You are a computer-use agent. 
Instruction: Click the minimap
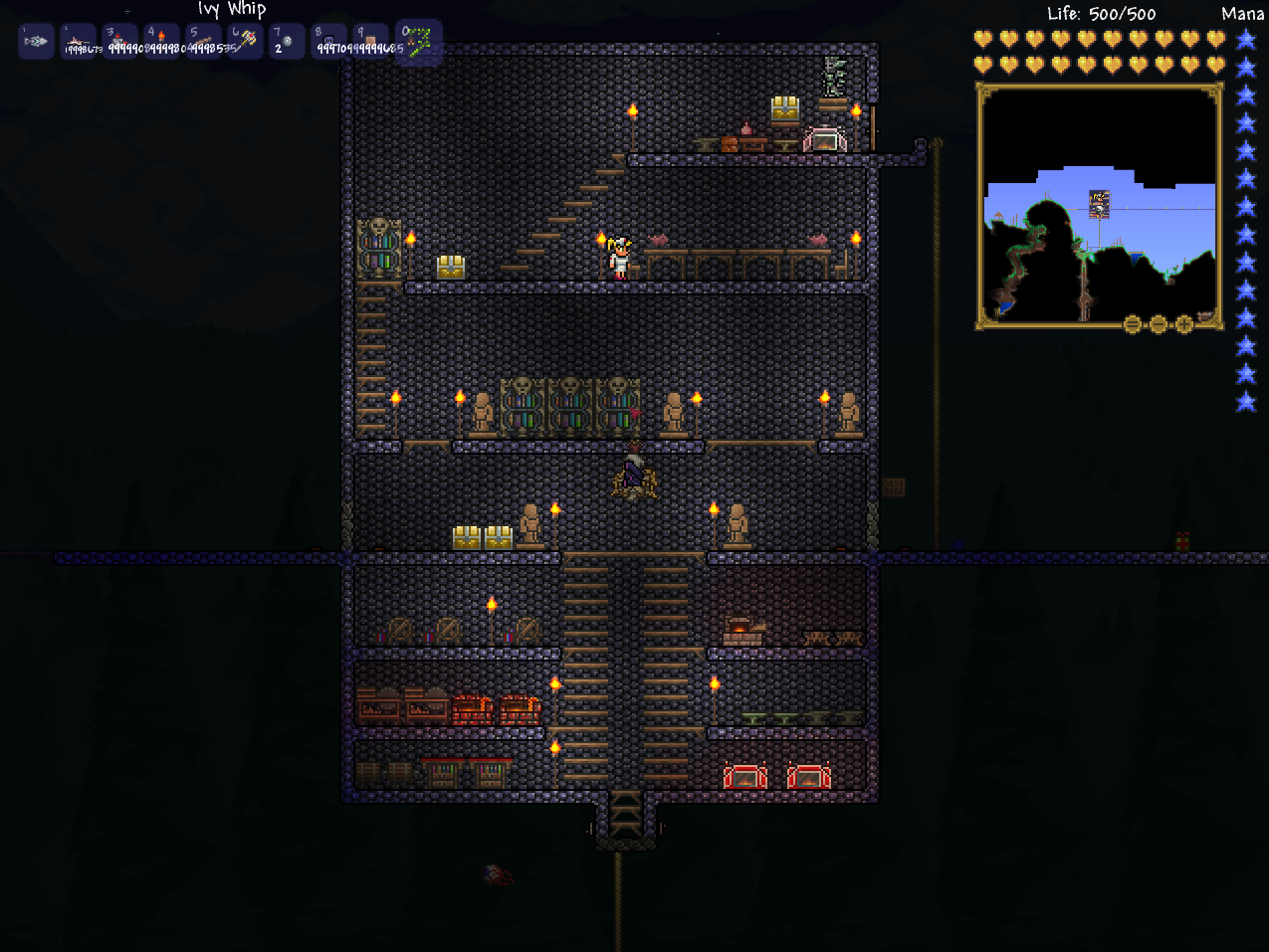coord(1099,204)
